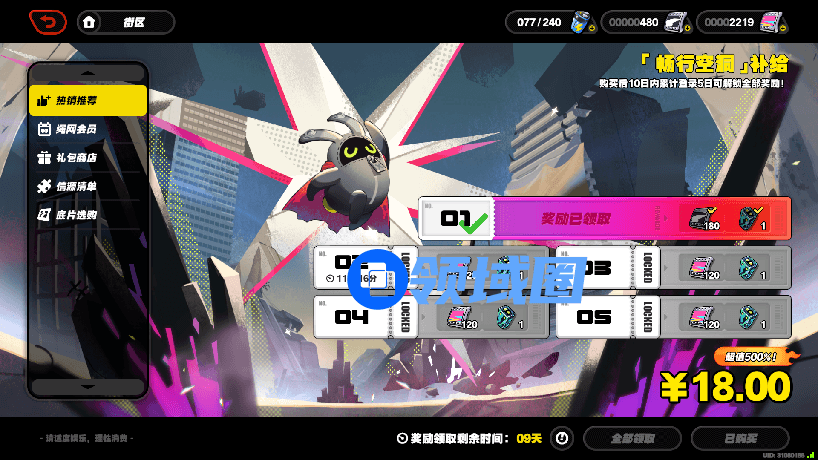The image size is (818, 460).
Task: Select the locked day 05 reward row
Action: pos(673,316)
